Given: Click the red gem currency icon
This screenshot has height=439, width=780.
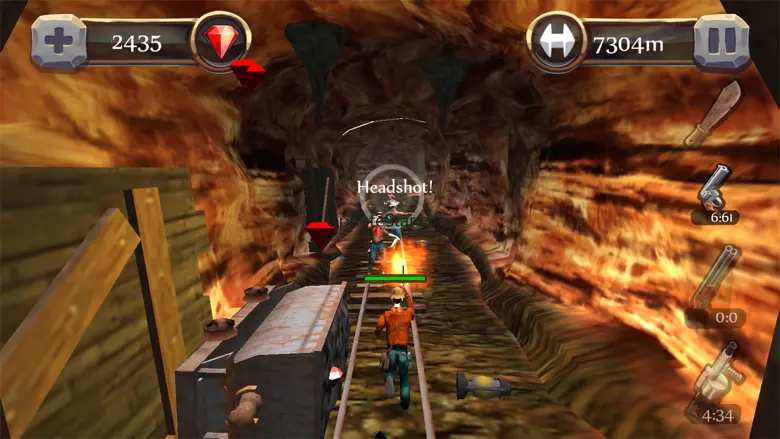Looking at the screenshot, I should click(x=220, y=42).
